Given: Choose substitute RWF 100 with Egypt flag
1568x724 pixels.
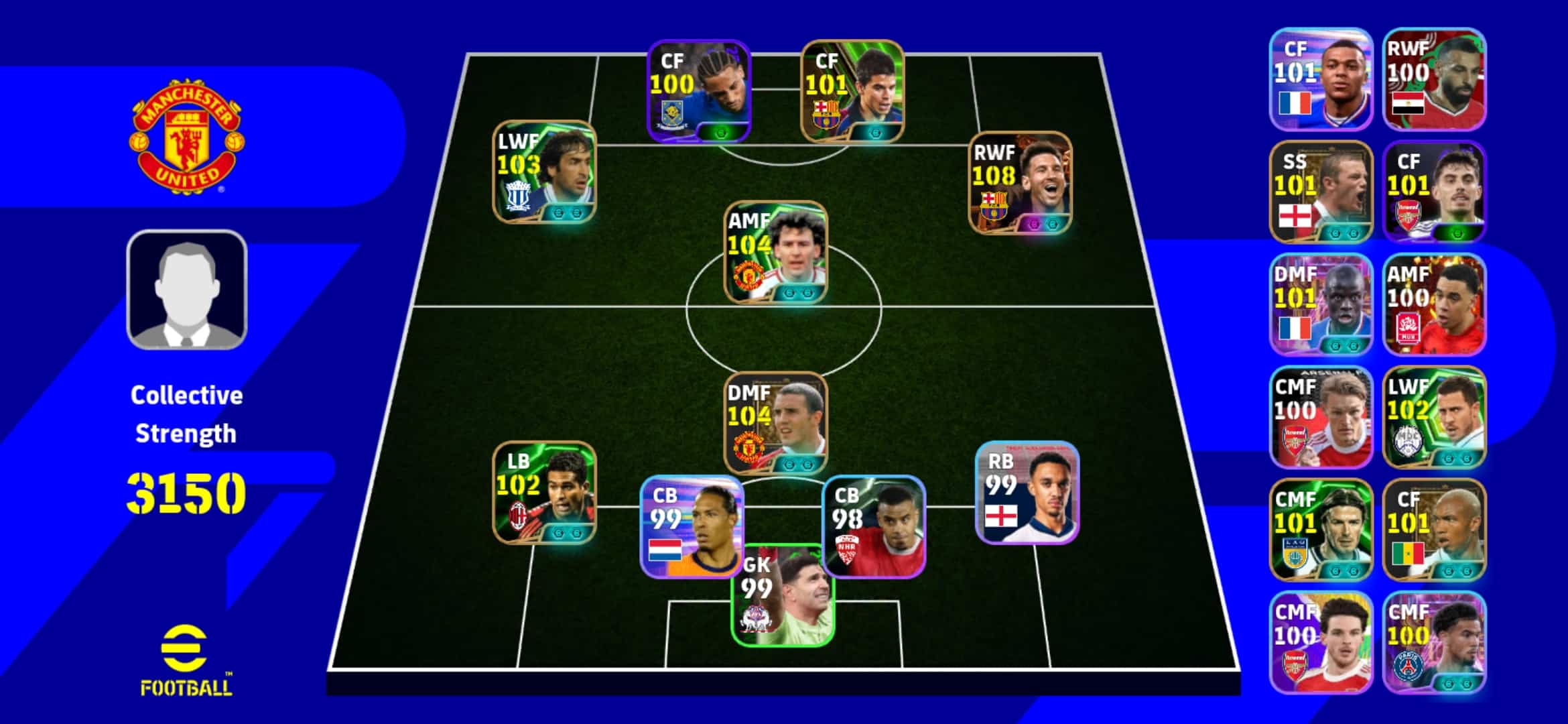Looking at the screenshot, I should click(1434, 79).
